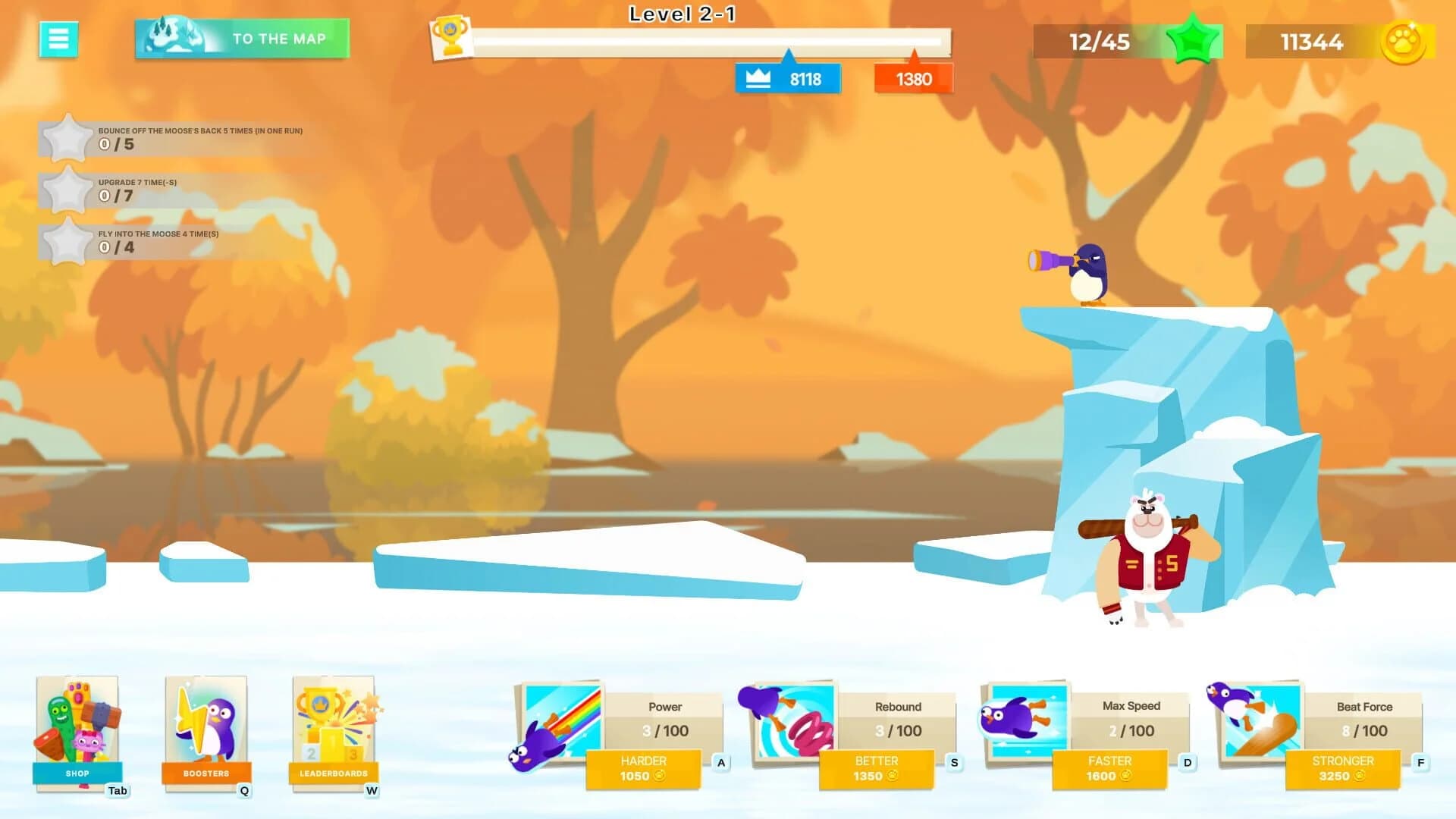The image size is (1456, 819).
Task: Click the penguin with the telescope
Action: click(1088, 273)
